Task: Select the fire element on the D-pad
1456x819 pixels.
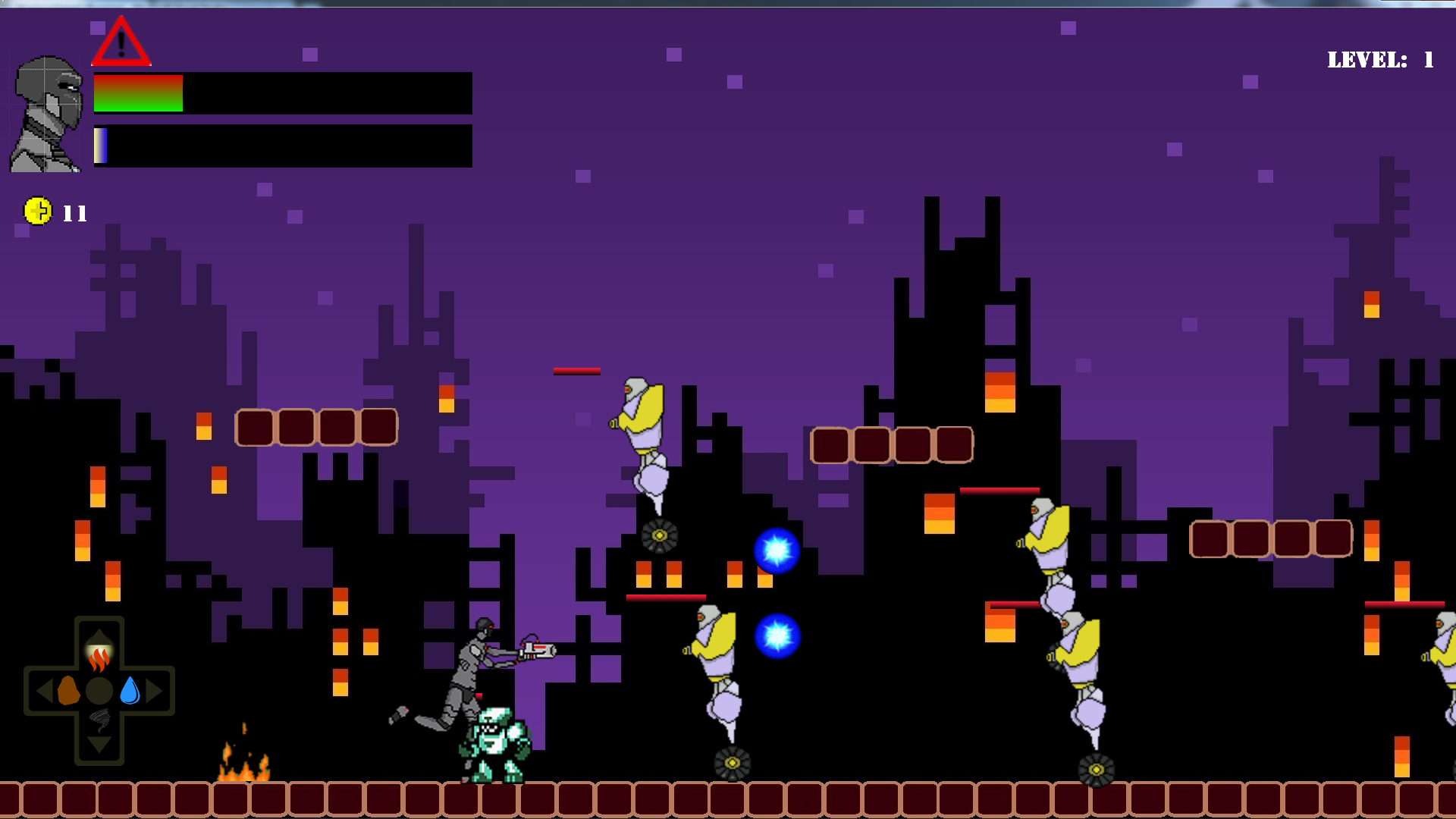Action: [x=99, y=657]
